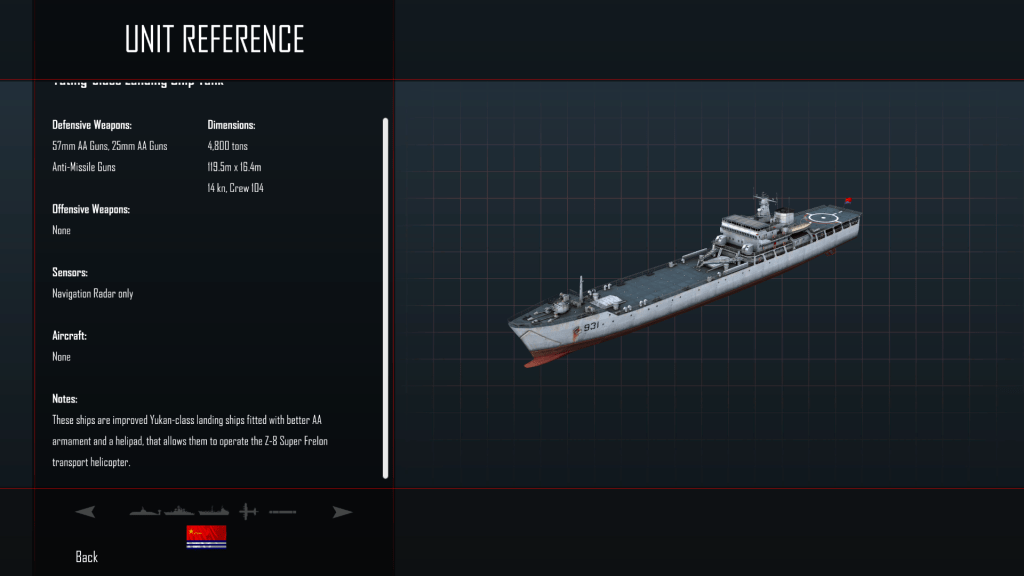Choose the cargo ship category icon
The height and width of the screenshot is (576, 1024).
pyautogui.click(x=214, y=512)
